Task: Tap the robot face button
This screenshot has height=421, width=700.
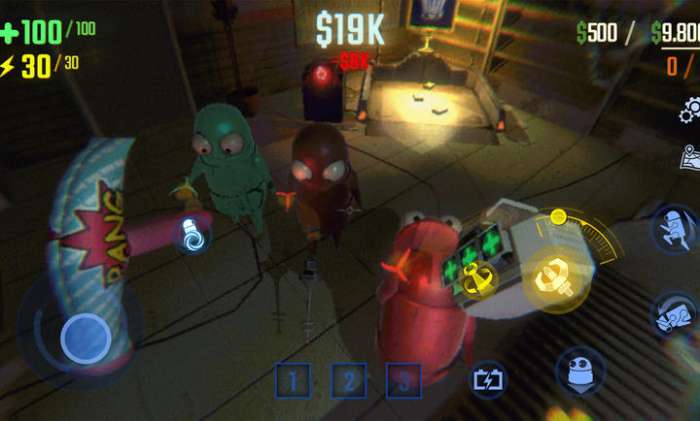Action: [x=579, y=371]
